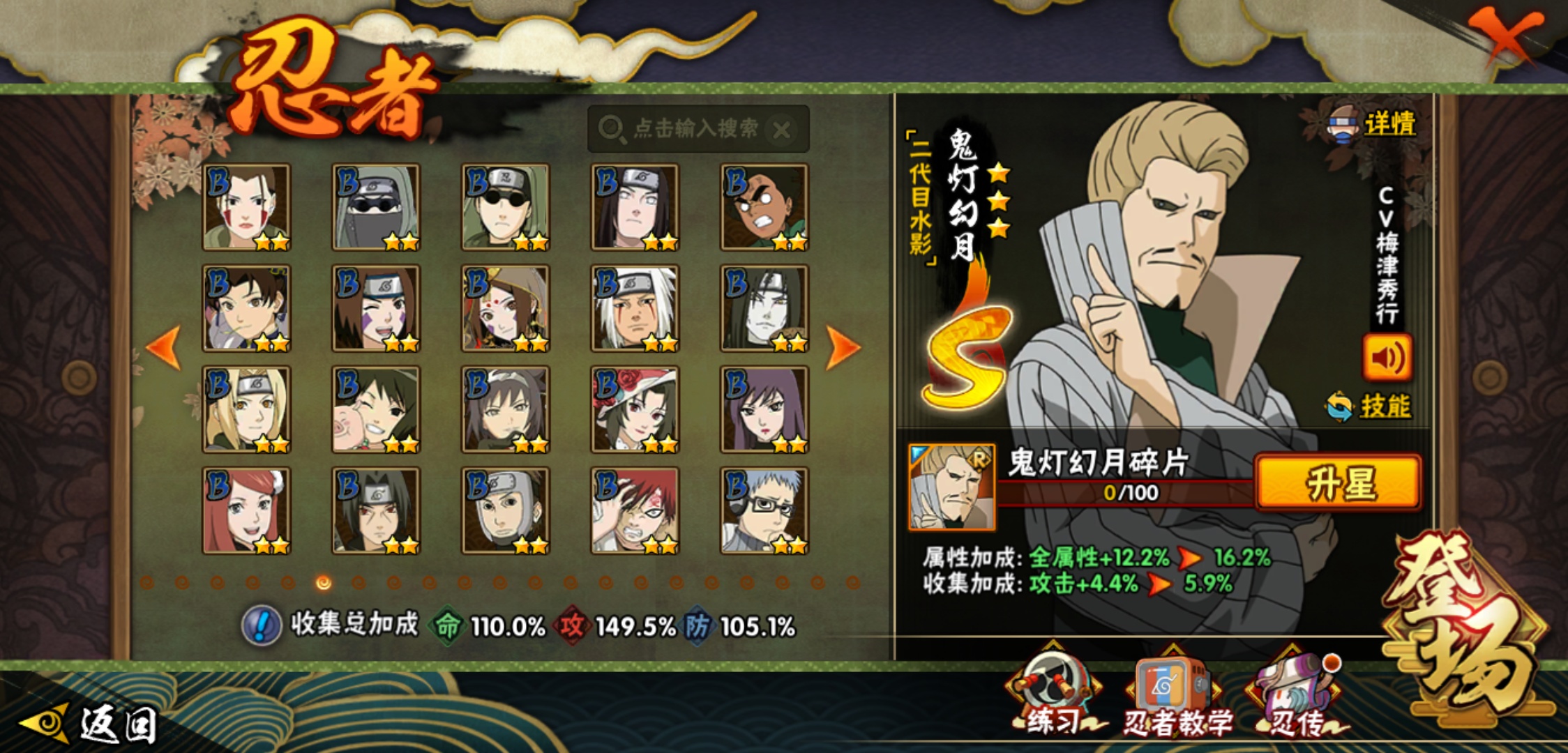Play the character voice speaker button

[1387, 358]
